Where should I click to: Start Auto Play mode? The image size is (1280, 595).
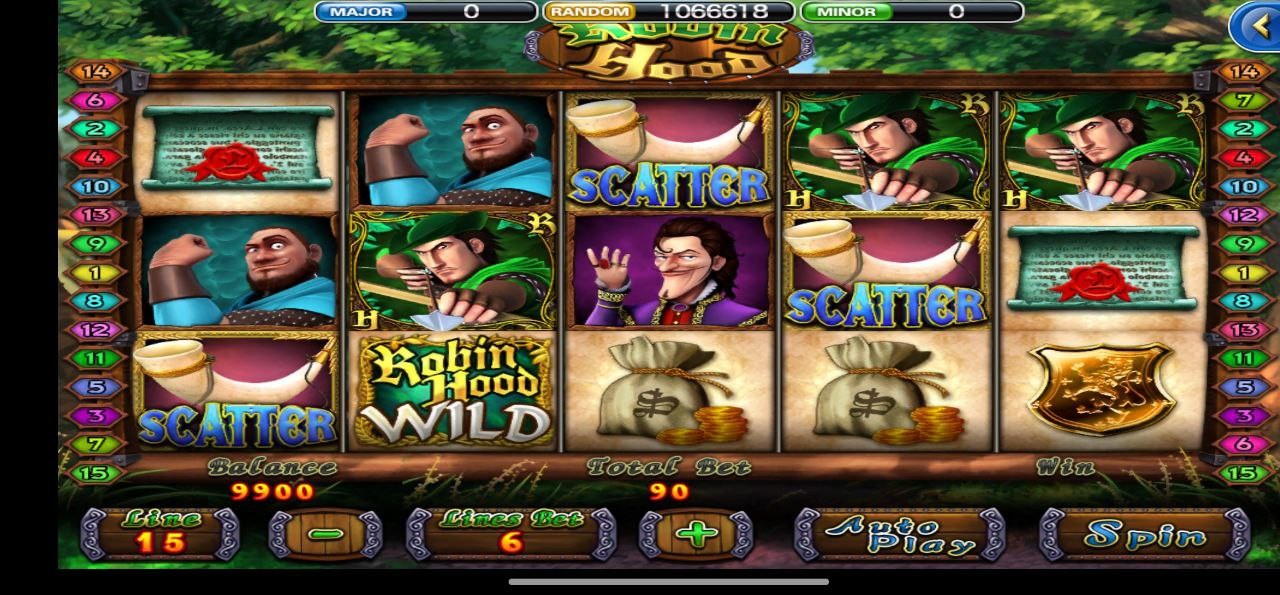[899, 534]
